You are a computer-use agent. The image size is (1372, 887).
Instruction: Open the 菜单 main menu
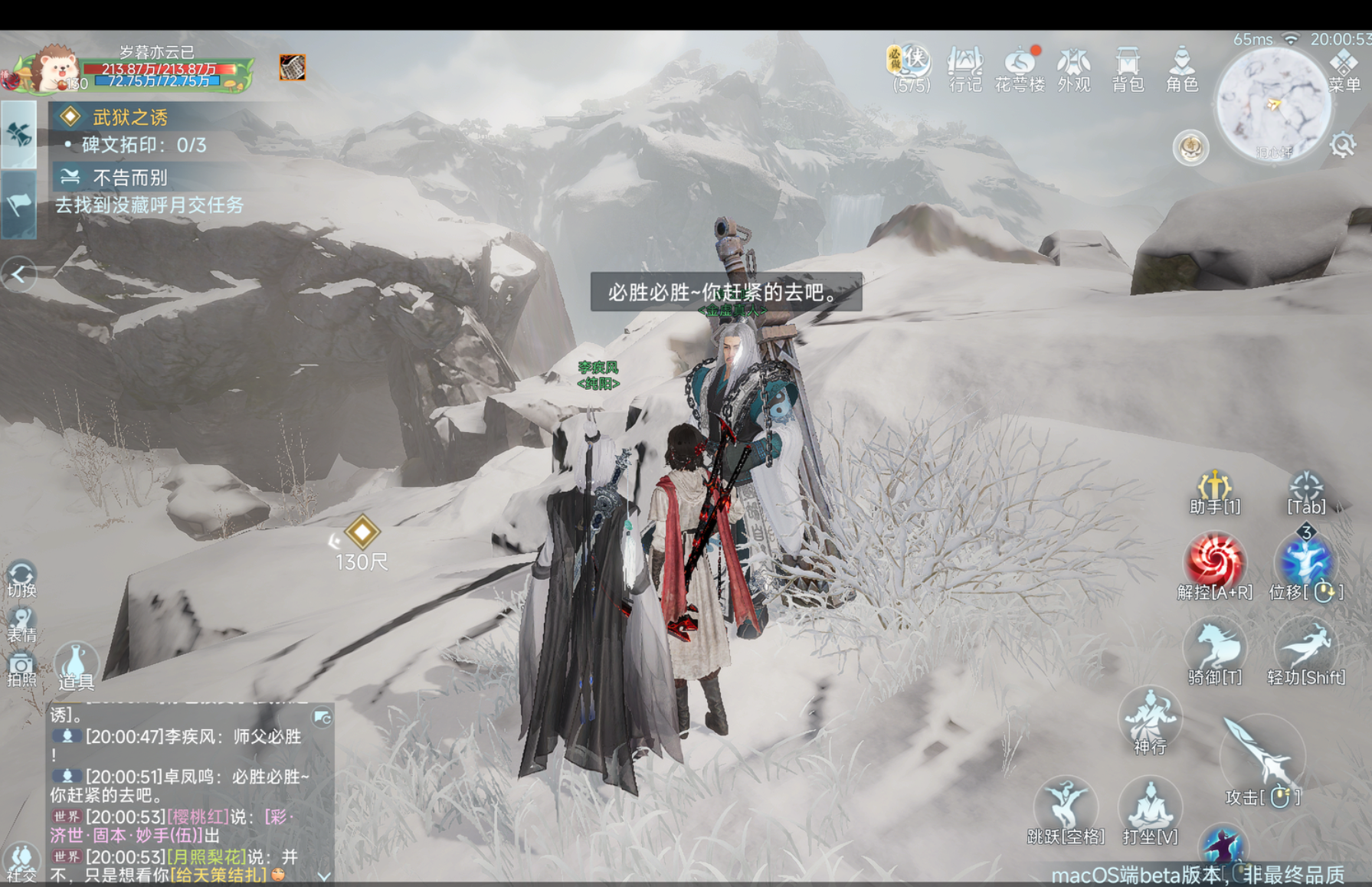coord(1344,69)
